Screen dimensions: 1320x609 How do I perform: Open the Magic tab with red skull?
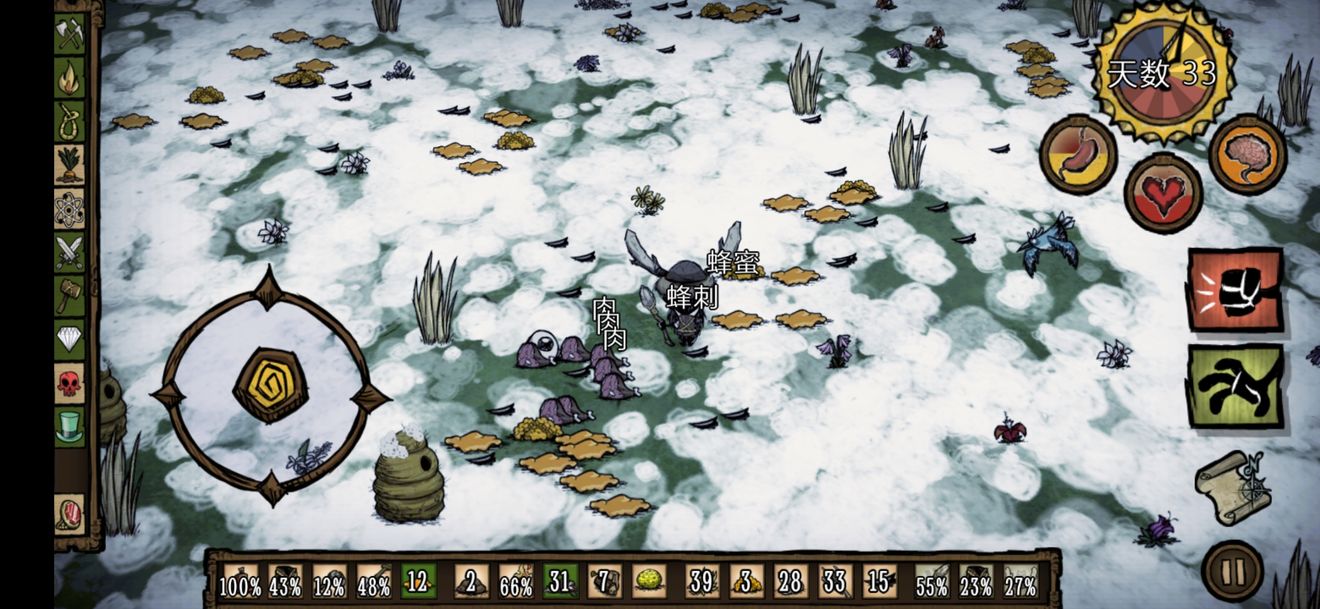(x=69, y=383)
